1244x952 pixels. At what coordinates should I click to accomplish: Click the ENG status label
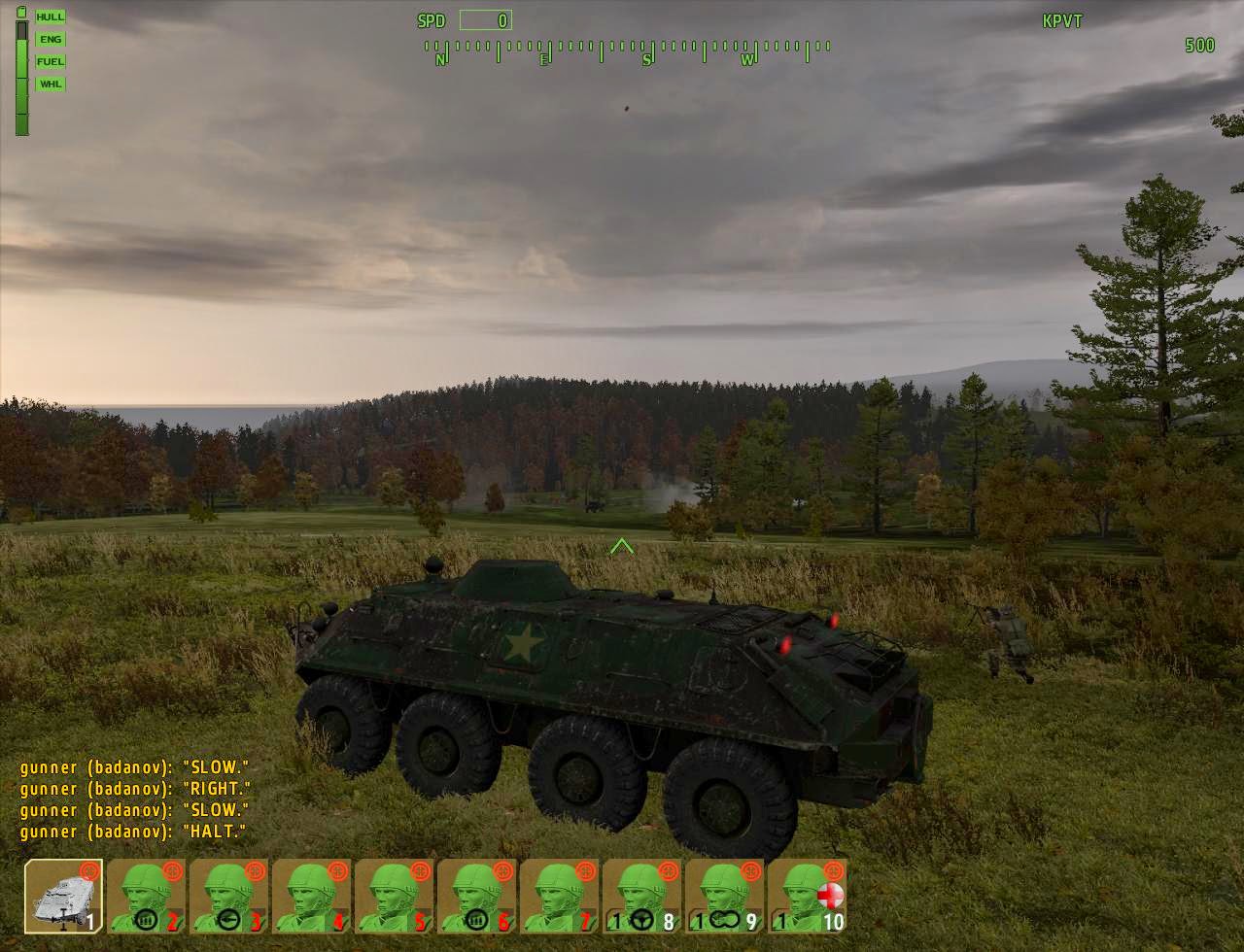click(x=50, y=38)
